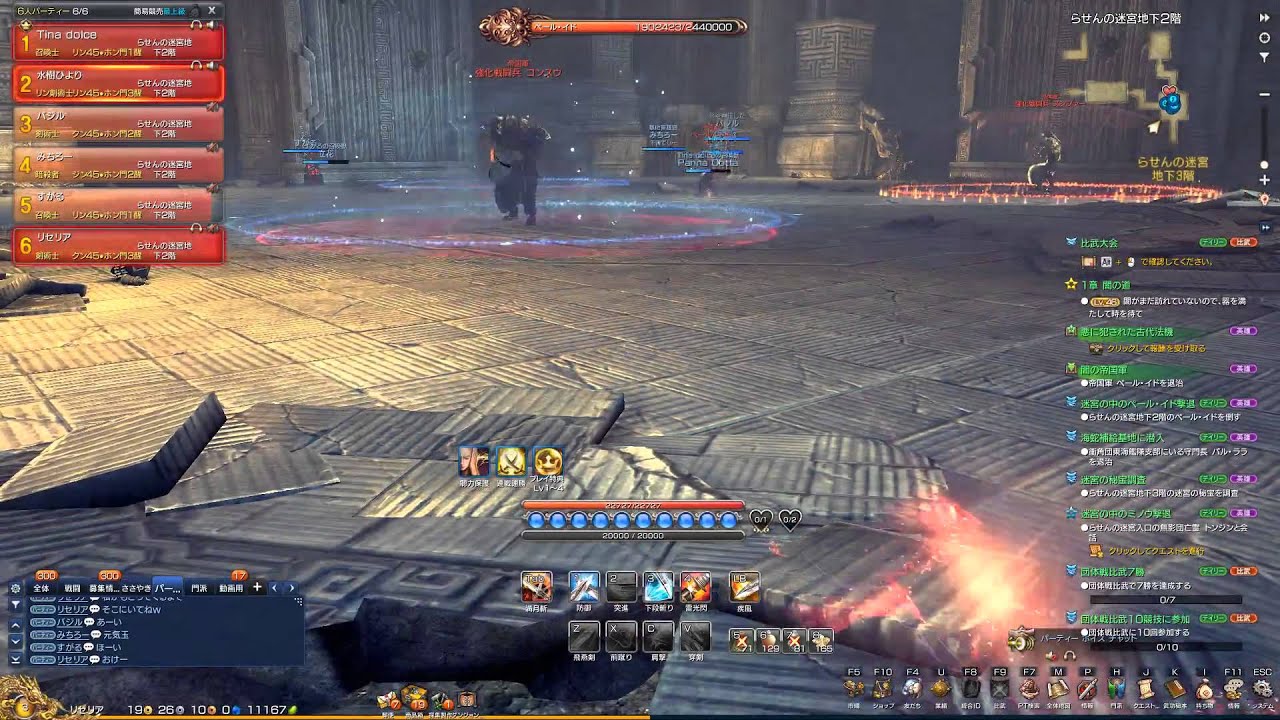Open the 比武大会 quest tracker entry
The image size is (1280, 720).
tap(1098, 243)
